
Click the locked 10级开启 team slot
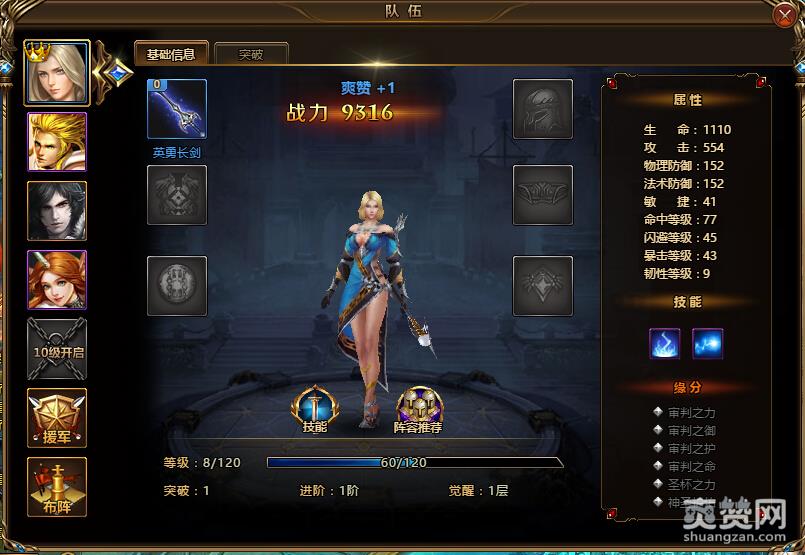(x=57, y=349)
